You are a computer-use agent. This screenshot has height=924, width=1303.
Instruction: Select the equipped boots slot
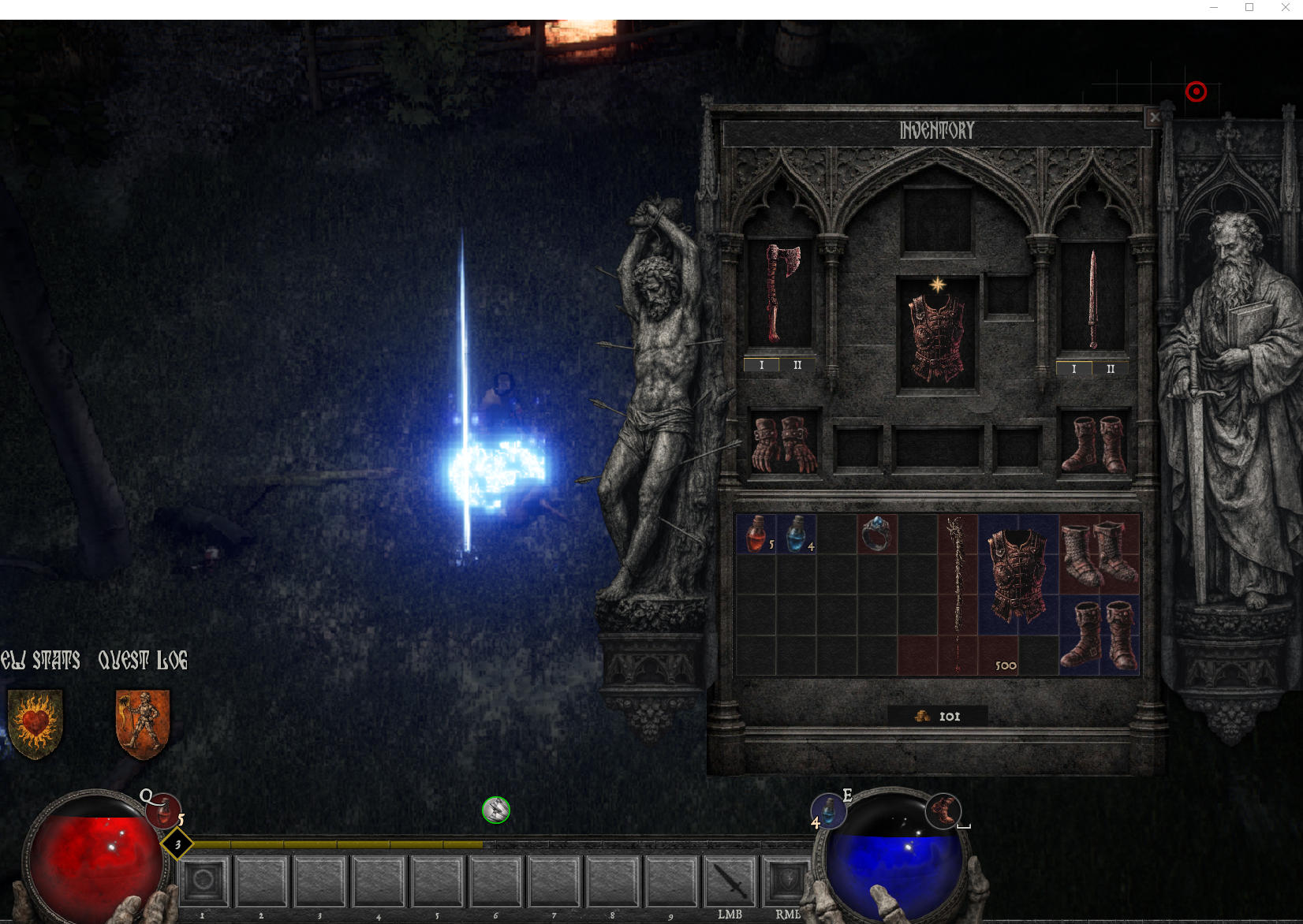(x=1094, y=443)
